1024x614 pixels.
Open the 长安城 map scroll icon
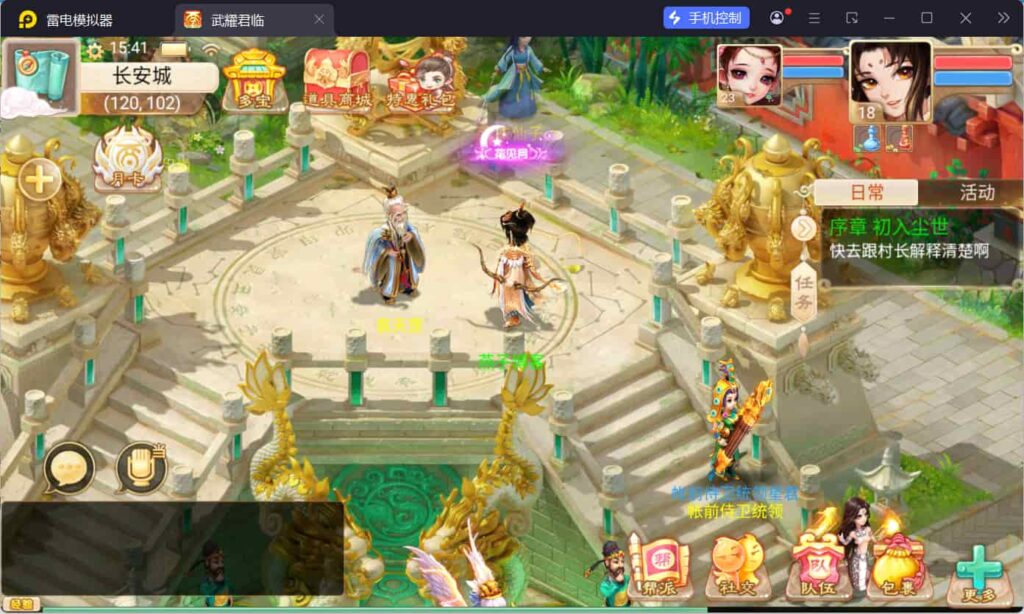pyautogui.click(x=41, y=75)
